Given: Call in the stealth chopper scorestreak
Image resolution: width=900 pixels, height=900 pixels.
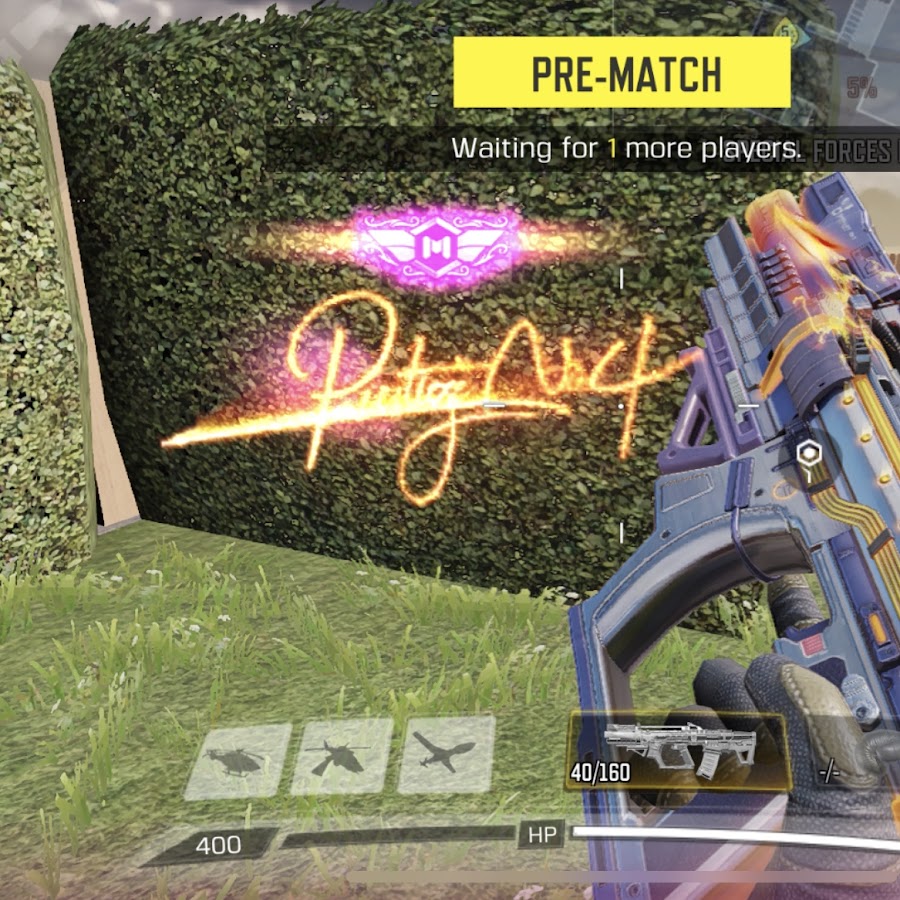Looking at the screenshot, I should click(342, 758).
